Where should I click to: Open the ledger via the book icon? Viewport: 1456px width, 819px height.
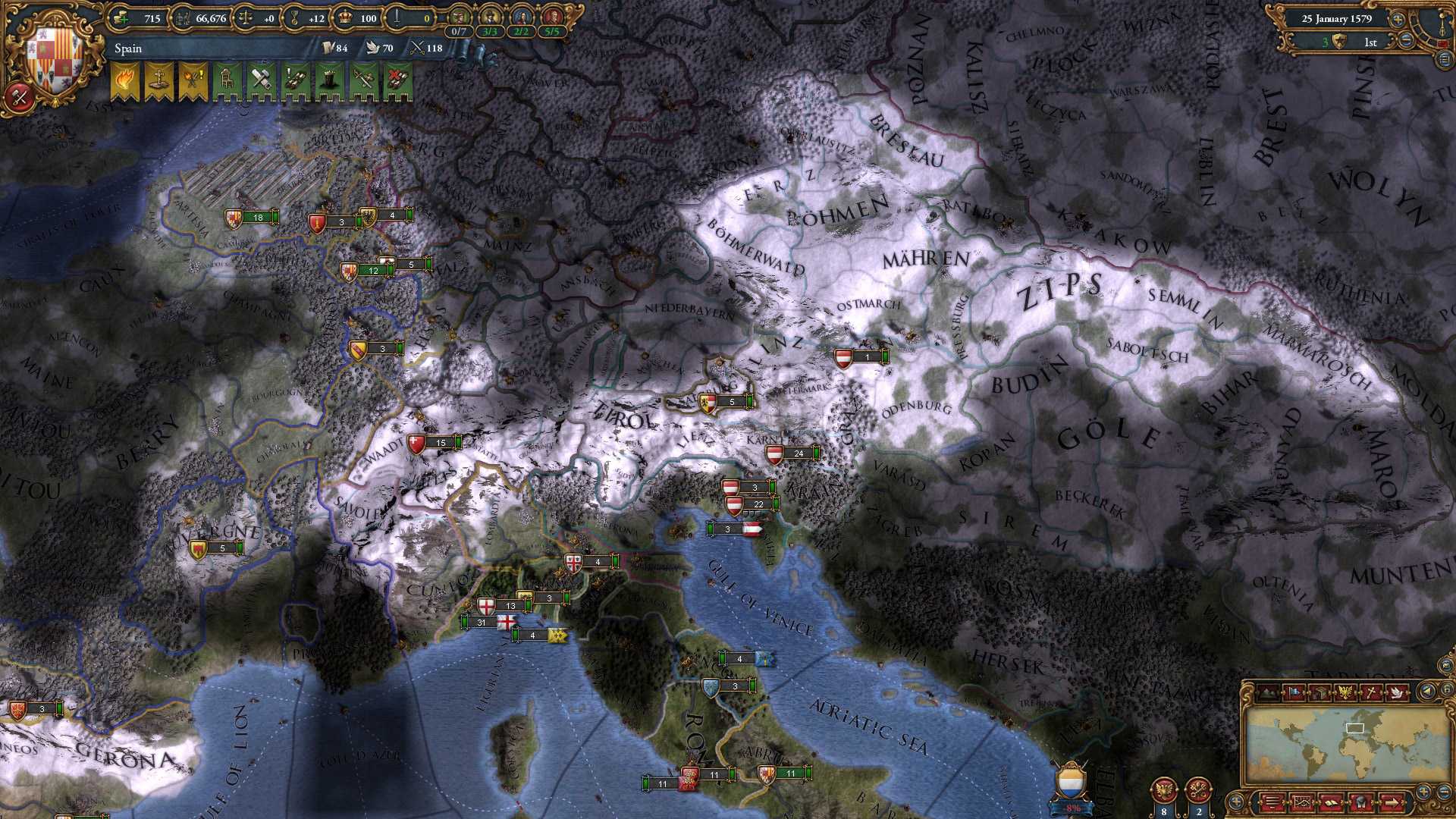[x=1332, y=802]
